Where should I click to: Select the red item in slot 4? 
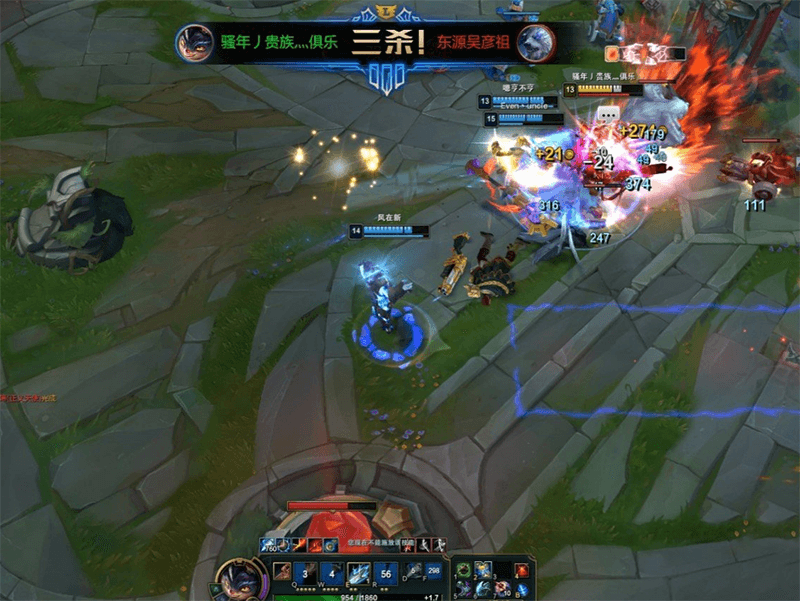[521, 570]
